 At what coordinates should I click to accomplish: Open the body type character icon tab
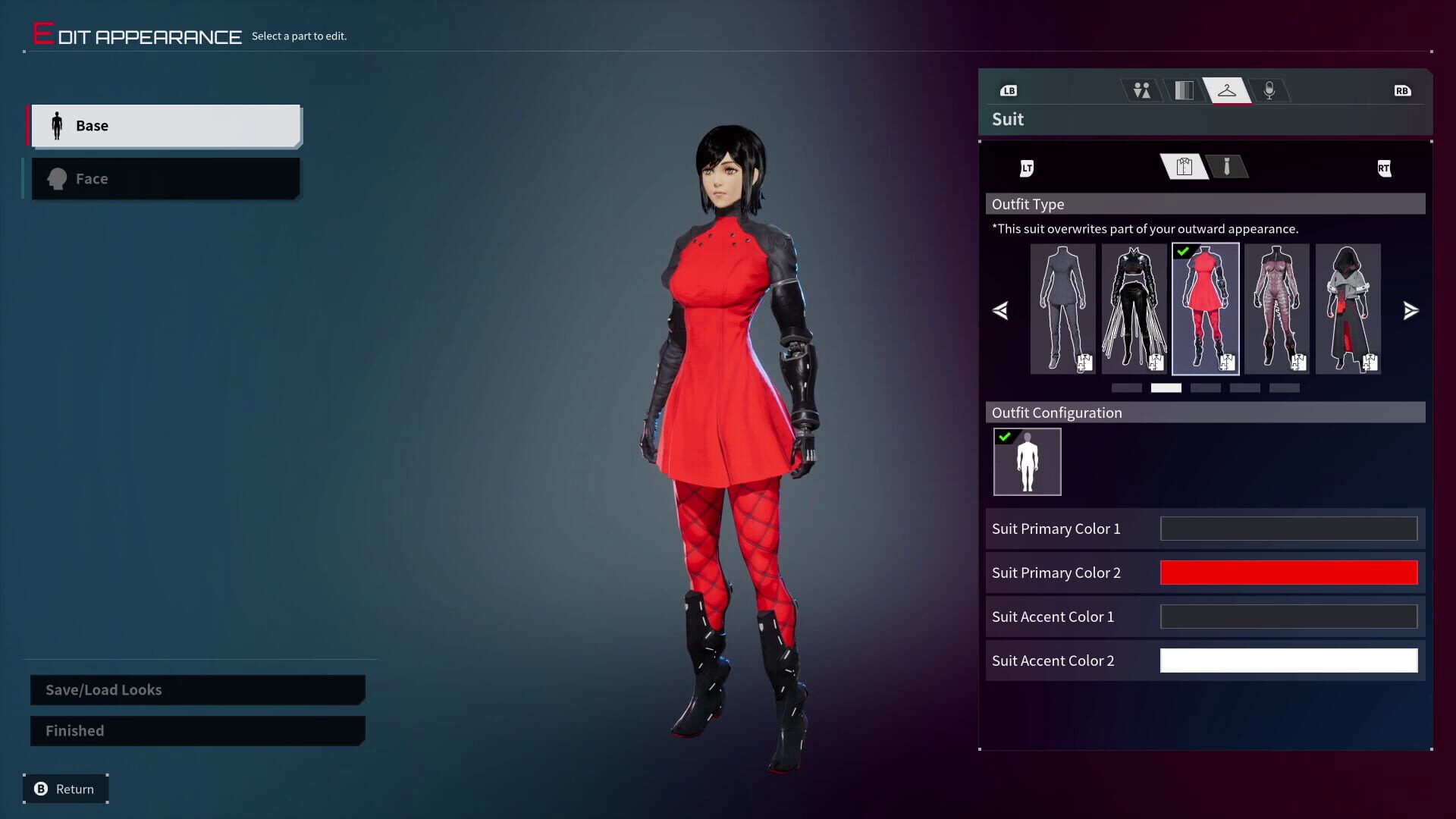click(x=1141, y=89)
